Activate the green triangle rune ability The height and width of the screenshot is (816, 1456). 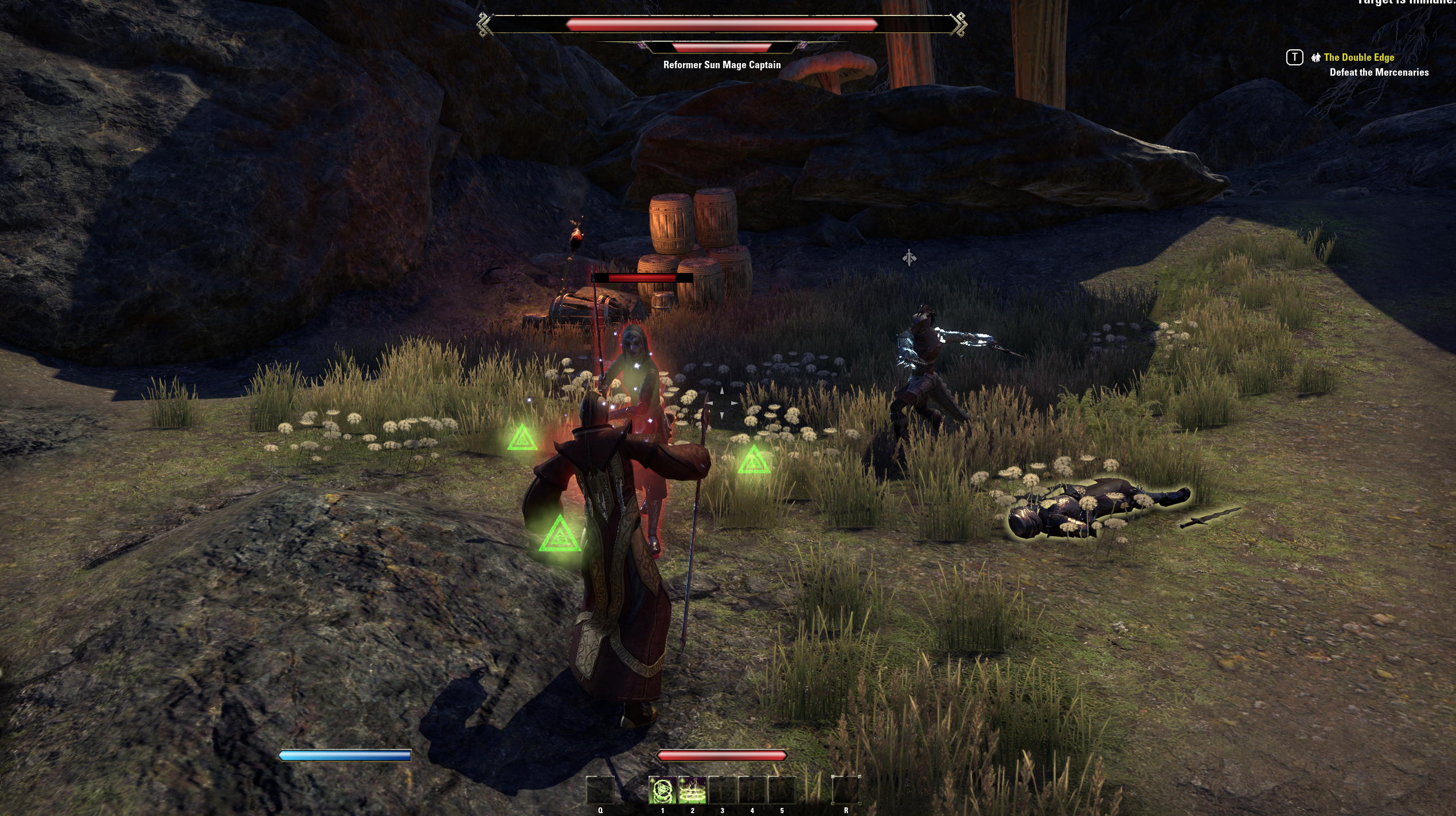662,790
